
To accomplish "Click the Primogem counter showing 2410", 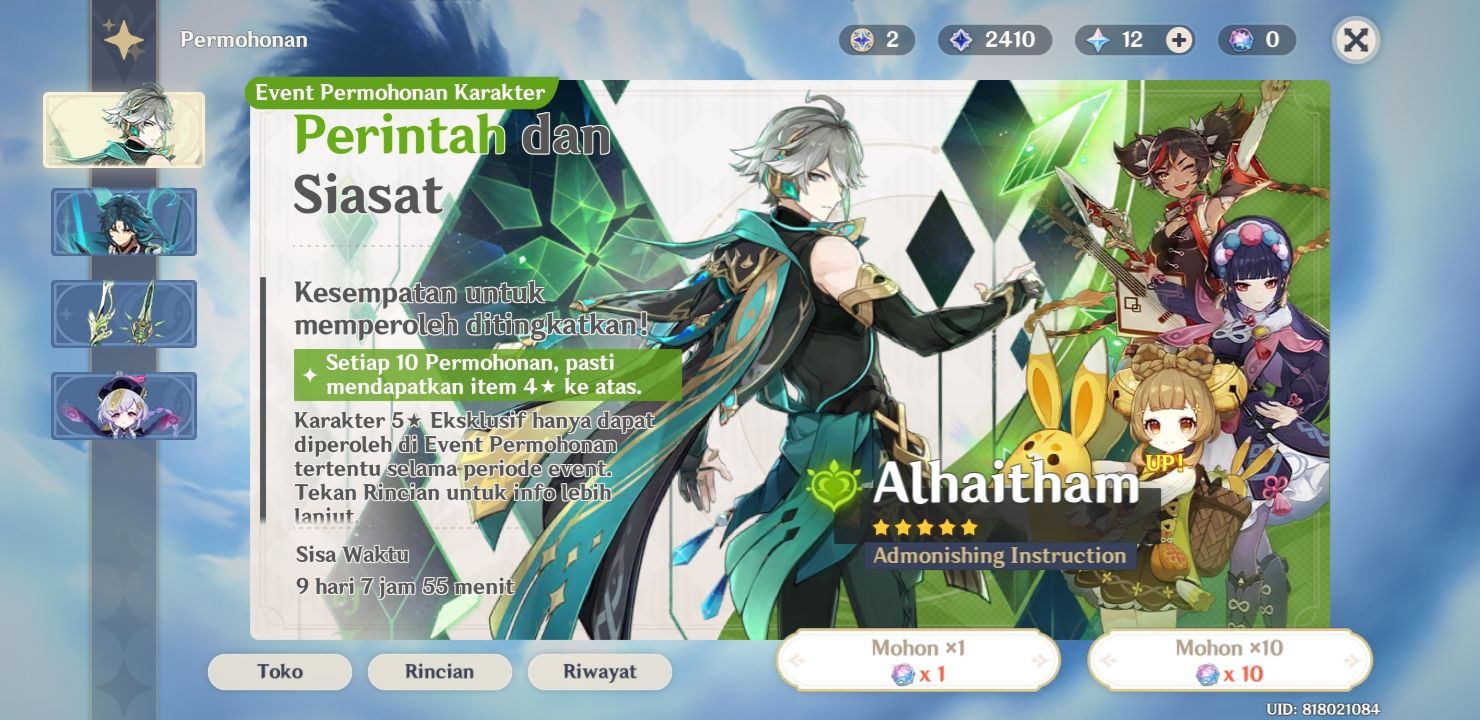I will pyautogui.click(x=994, y=40).
